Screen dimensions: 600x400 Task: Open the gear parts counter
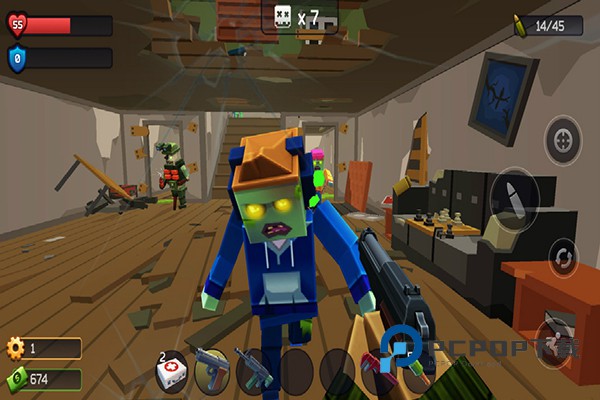coord(43,349)
